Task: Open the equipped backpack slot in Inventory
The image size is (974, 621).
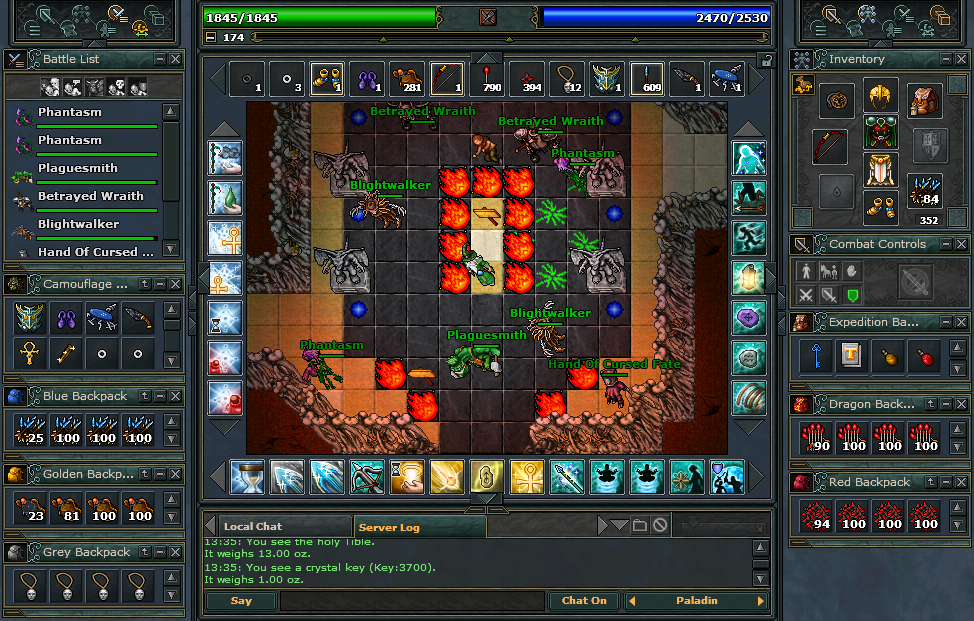Action: point(925,100)
